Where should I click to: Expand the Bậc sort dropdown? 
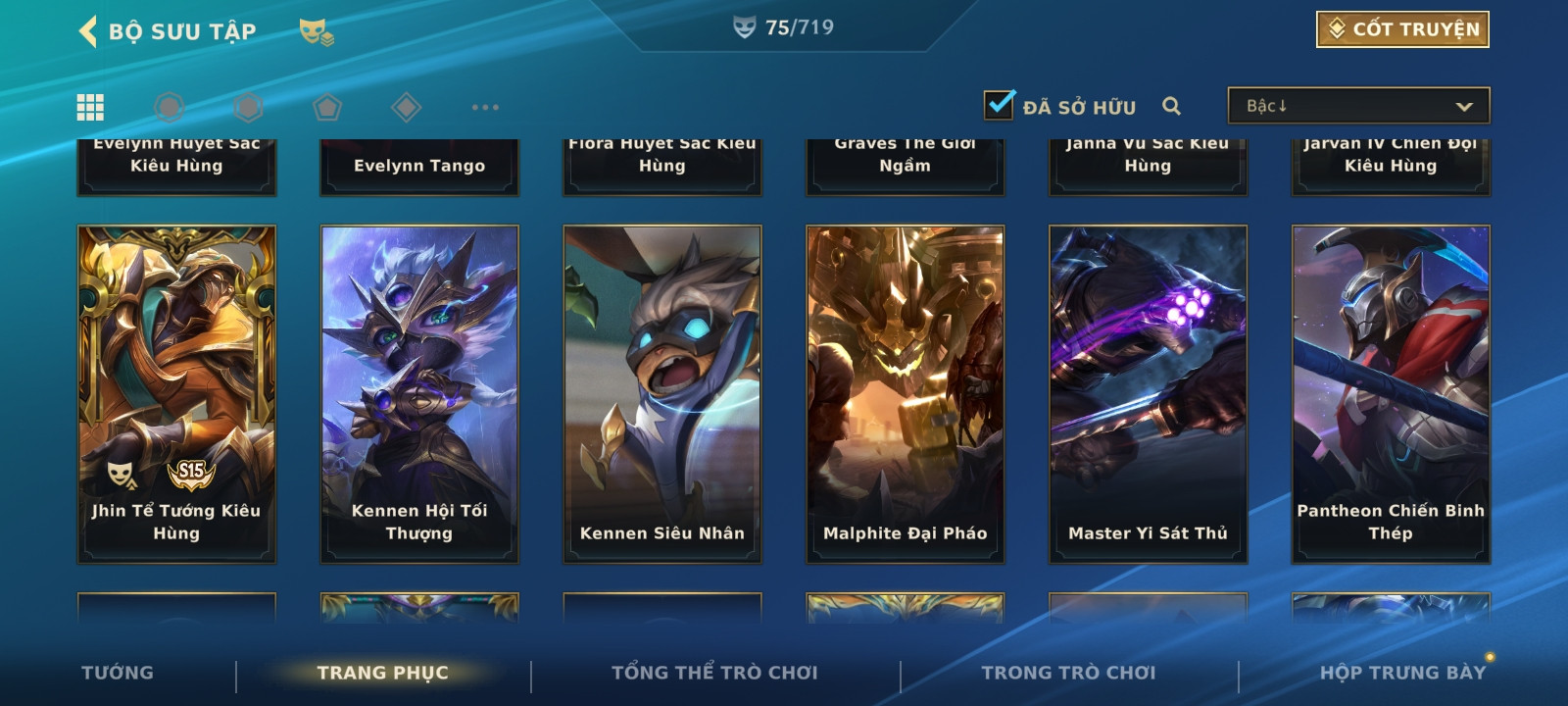pos(1358,106)
